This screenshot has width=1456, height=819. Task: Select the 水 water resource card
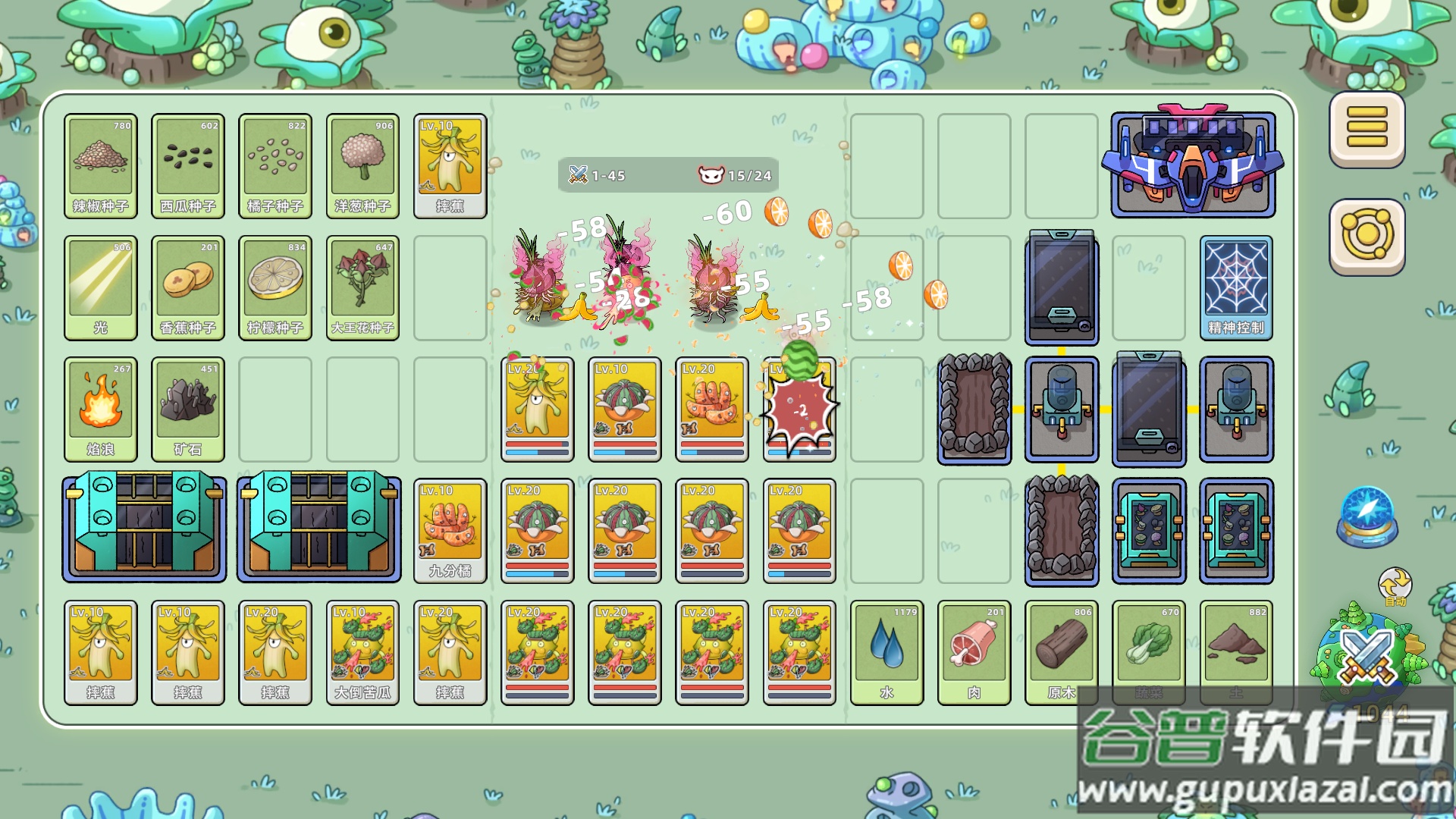(x=886, y=651)
